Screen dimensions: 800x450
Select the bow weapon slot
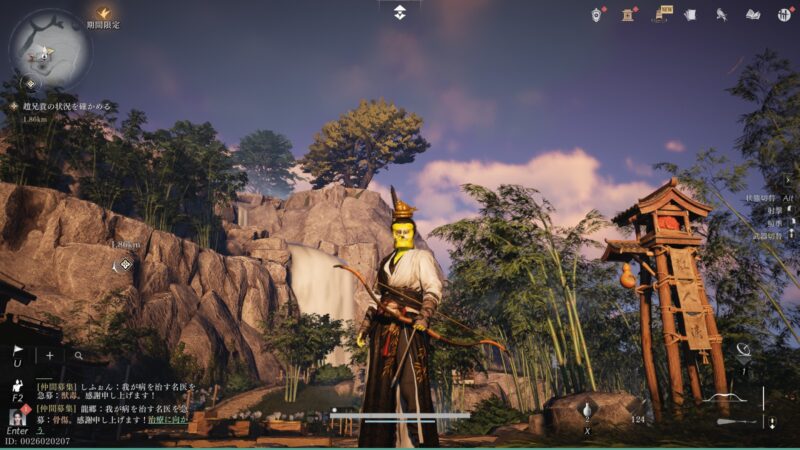coord(728,398)
